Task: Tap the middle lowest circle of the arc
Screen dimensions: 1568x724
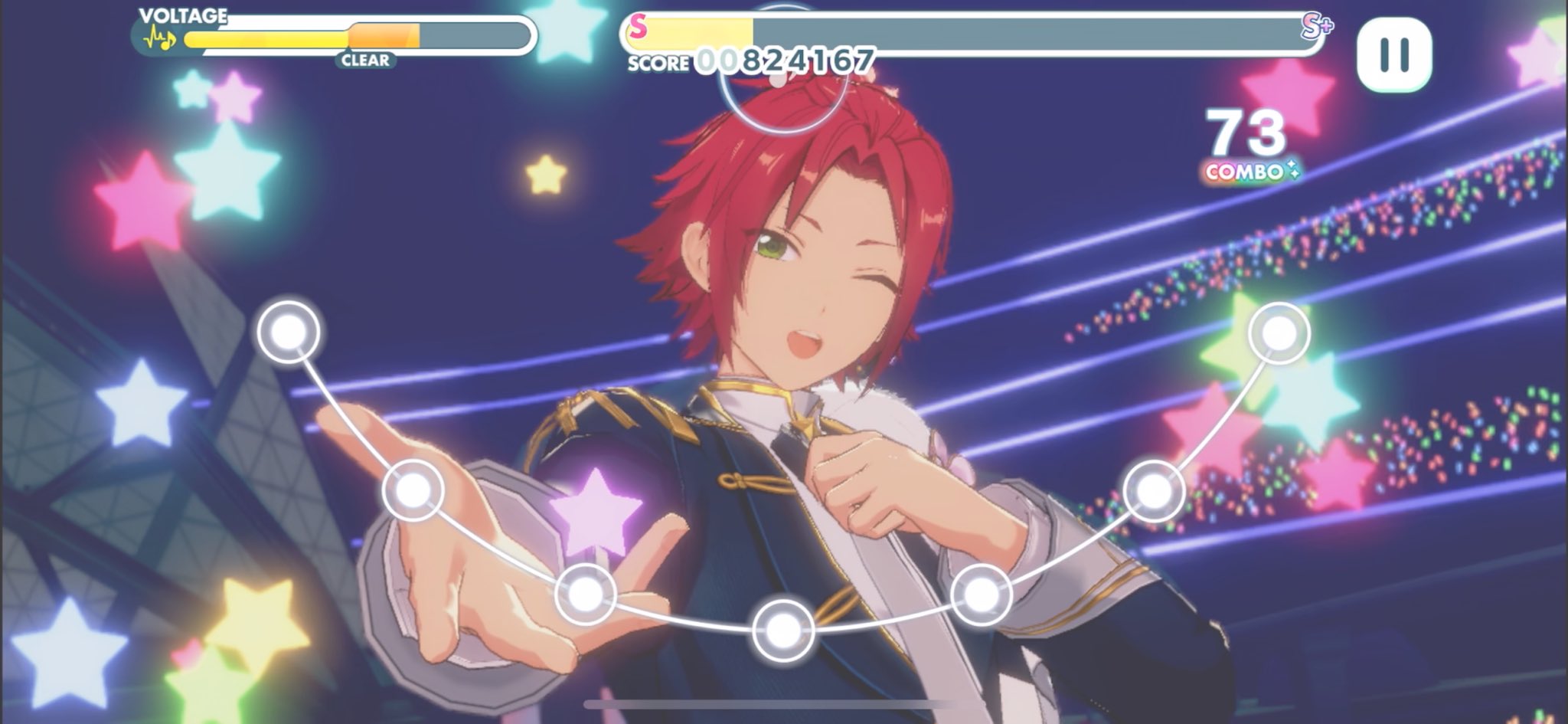Action: 782,631
